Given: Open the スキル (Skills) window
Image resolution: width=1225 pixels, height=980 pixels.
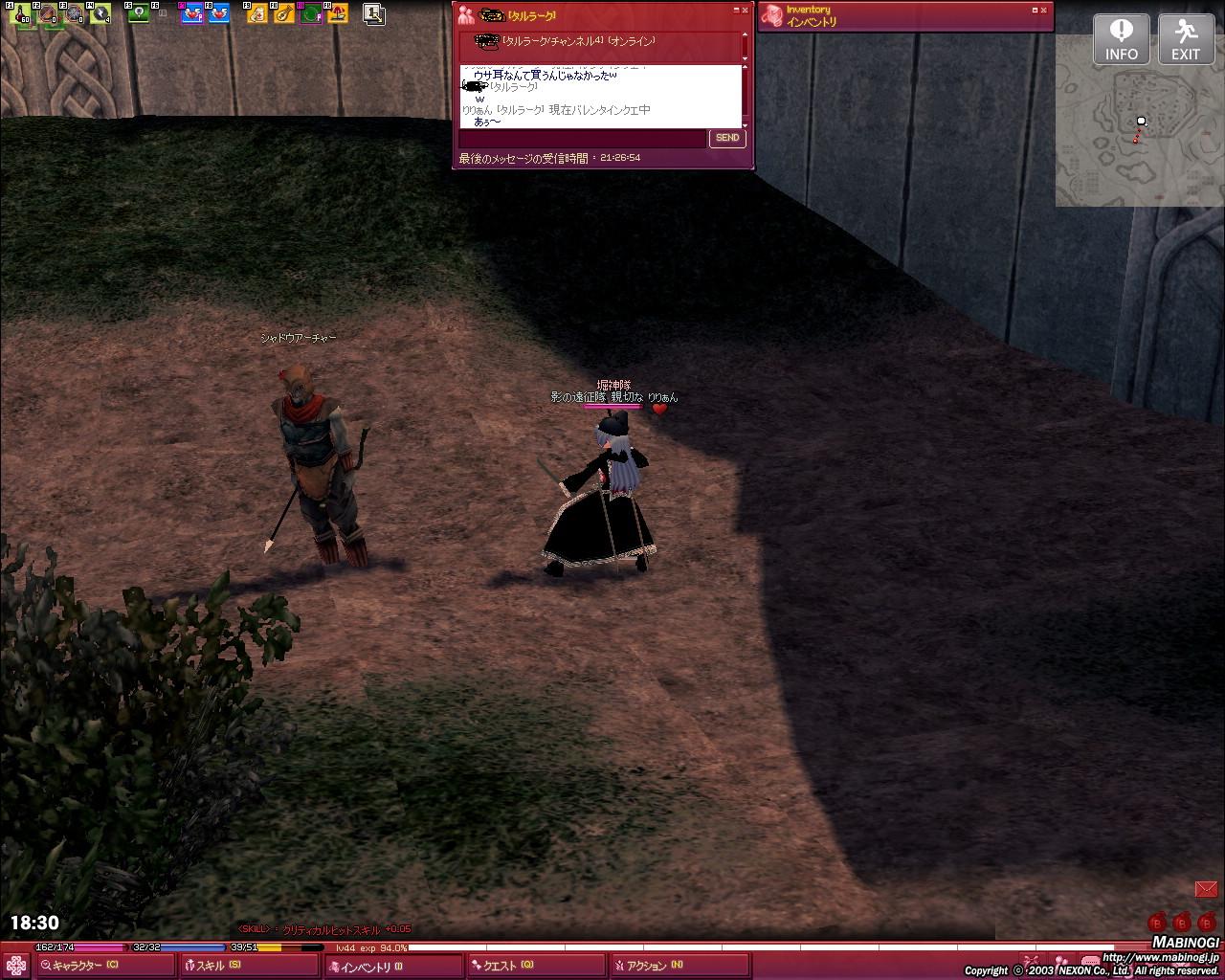Looking at the screenshot, I should point(212,966).
